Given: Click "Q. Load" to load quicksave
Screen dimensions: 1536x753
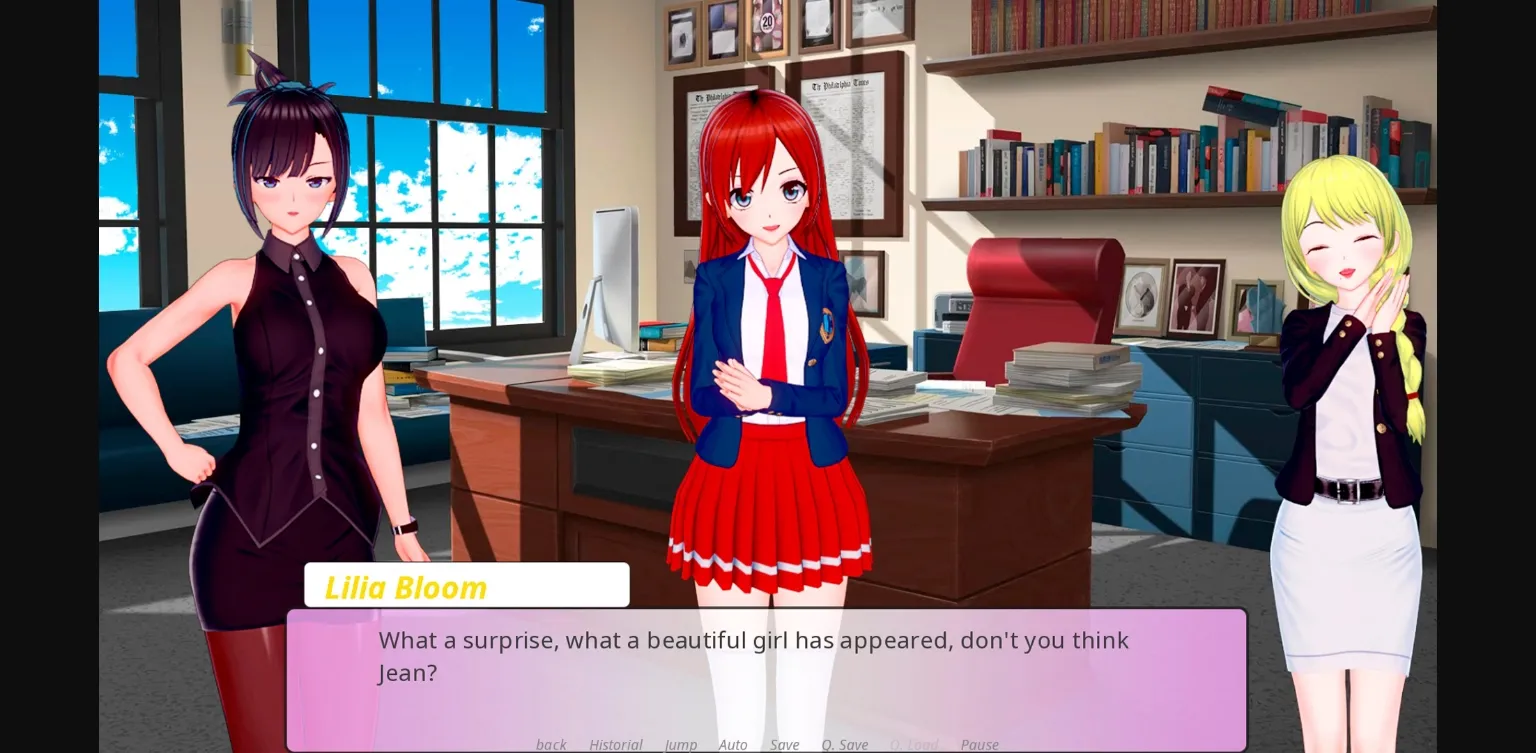Looking at the screenshot, I should click(913, 744).
